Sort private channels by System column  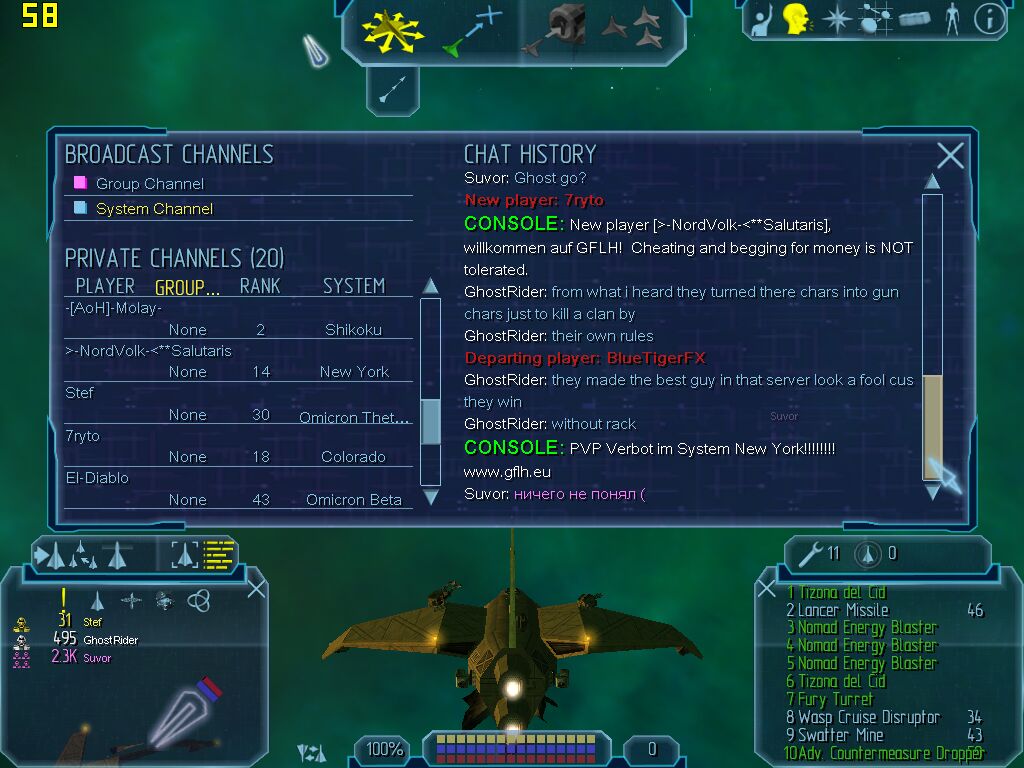(x=353, y=286)
